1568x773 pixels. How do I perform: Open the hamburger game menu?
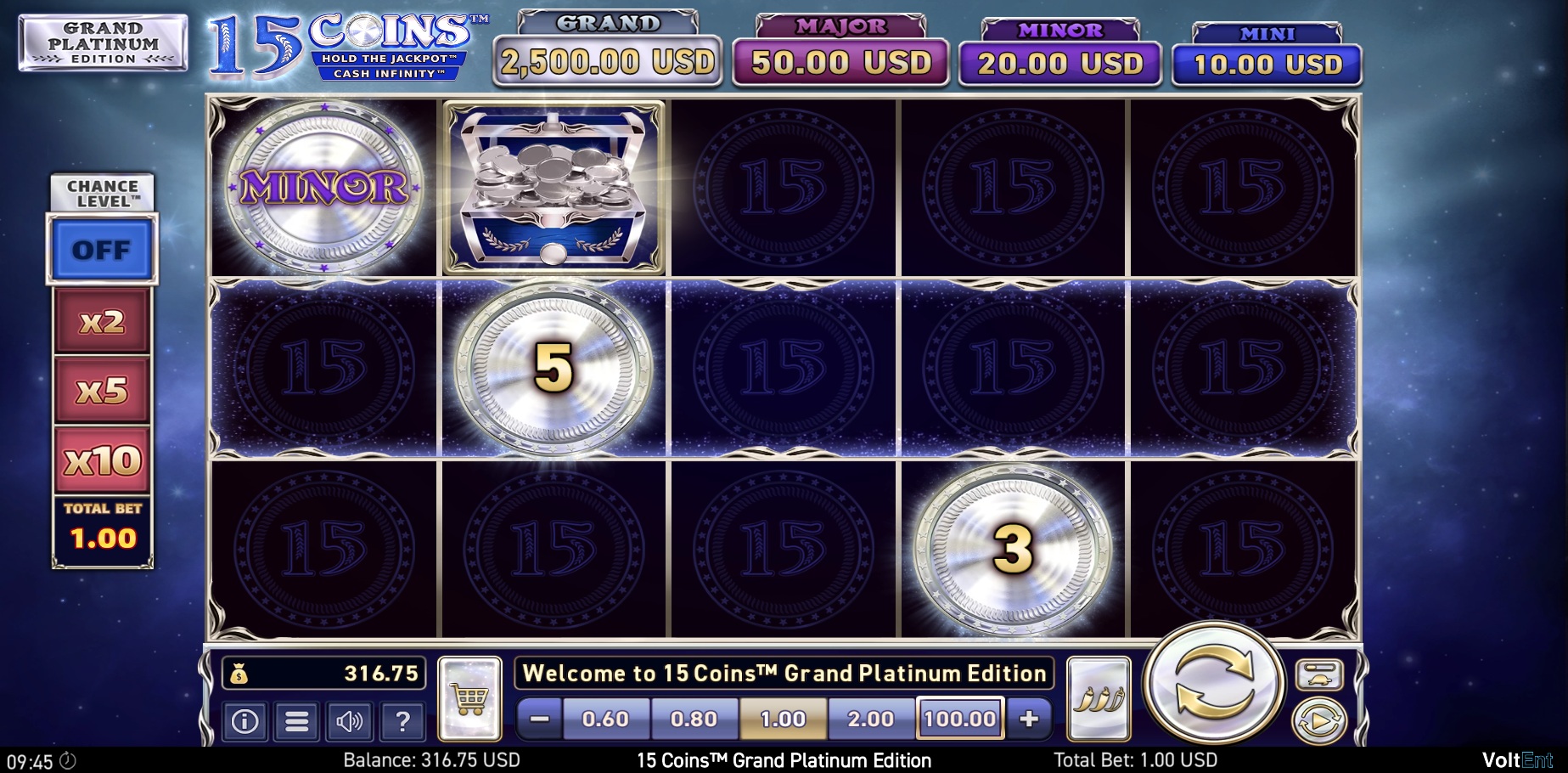(295, 720)
